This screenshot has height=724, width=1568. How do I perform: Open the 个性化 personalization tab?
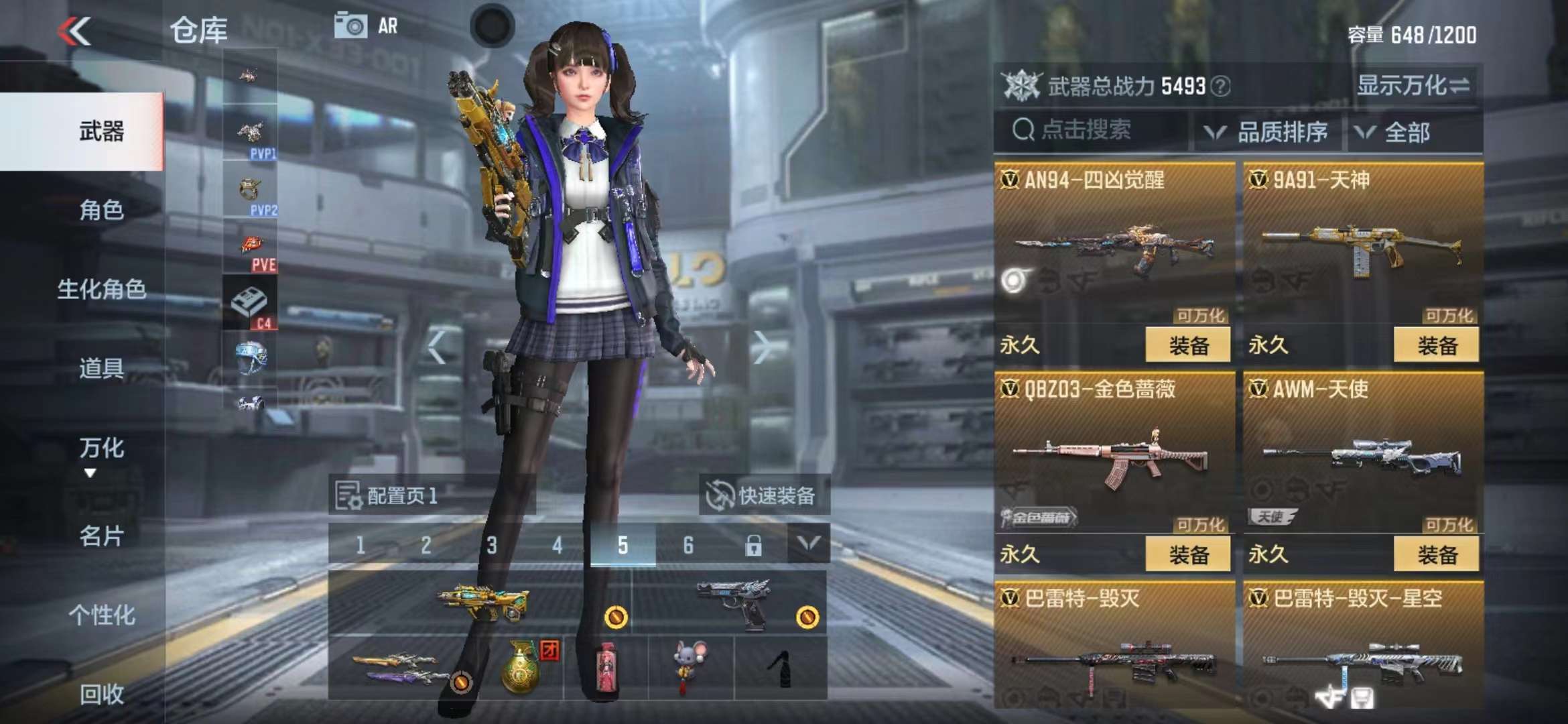[101, 615]
